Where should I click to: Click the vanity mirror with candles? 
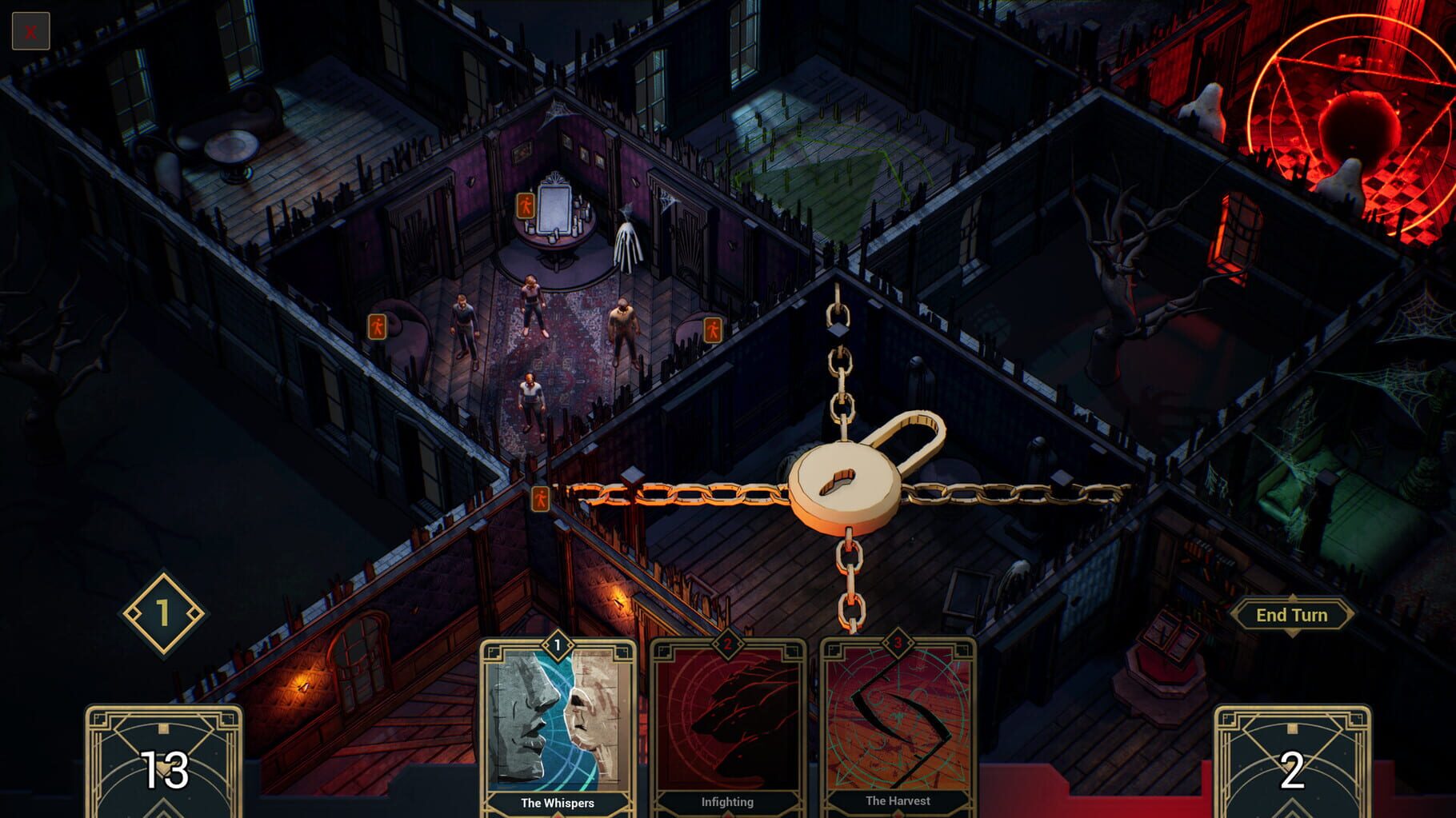pos(554,208)
